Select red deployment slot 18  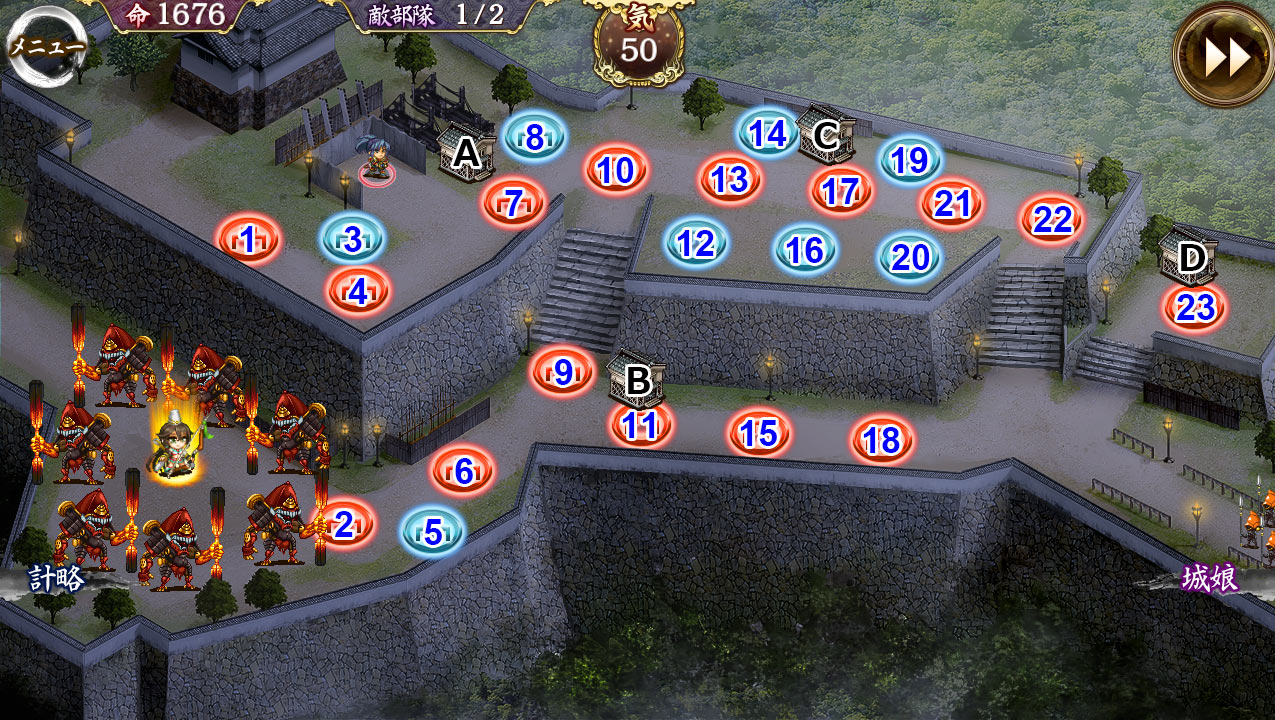[882, 440]
